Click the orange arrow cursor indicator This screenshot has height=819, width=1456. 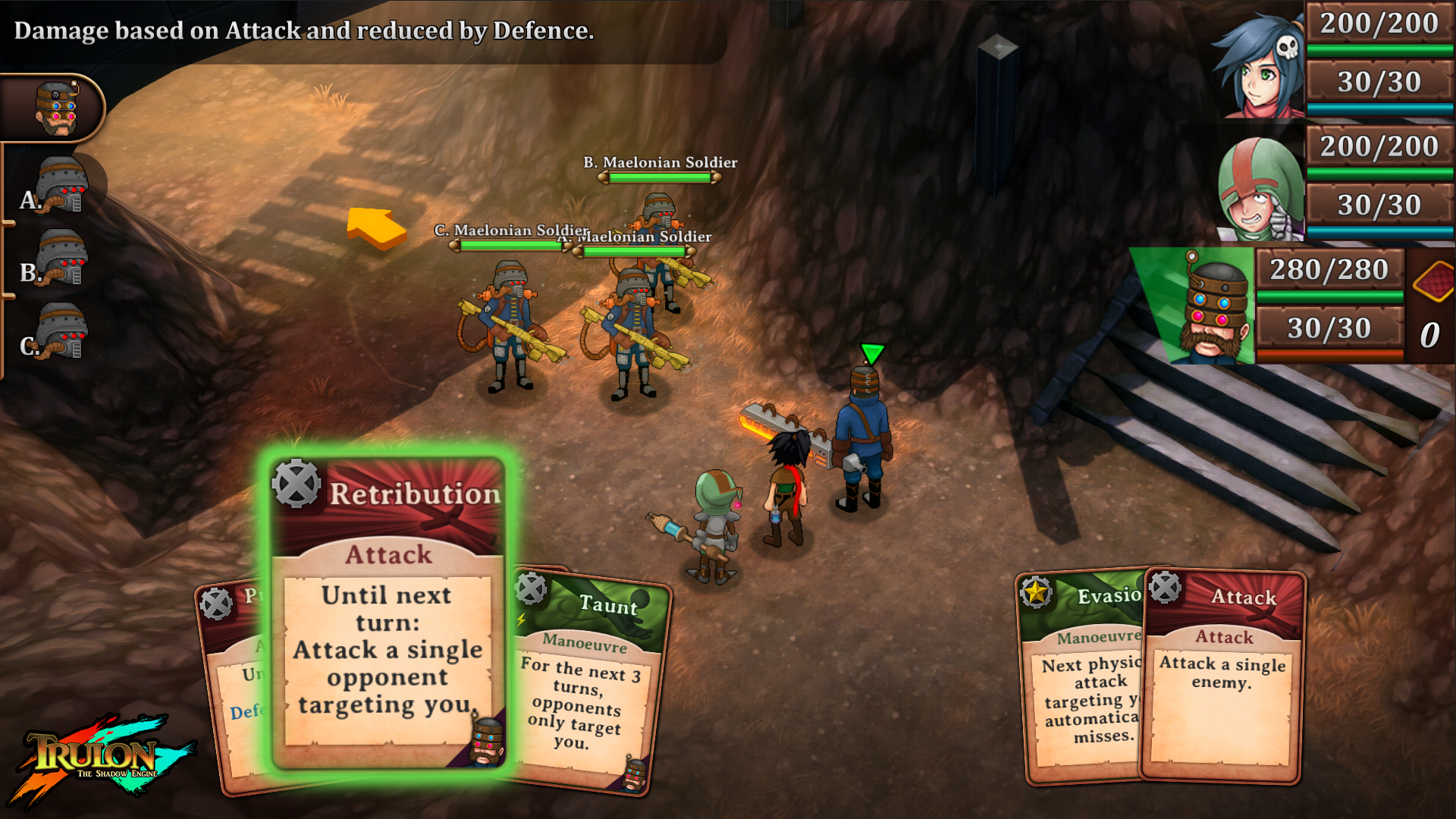(375, 227)
